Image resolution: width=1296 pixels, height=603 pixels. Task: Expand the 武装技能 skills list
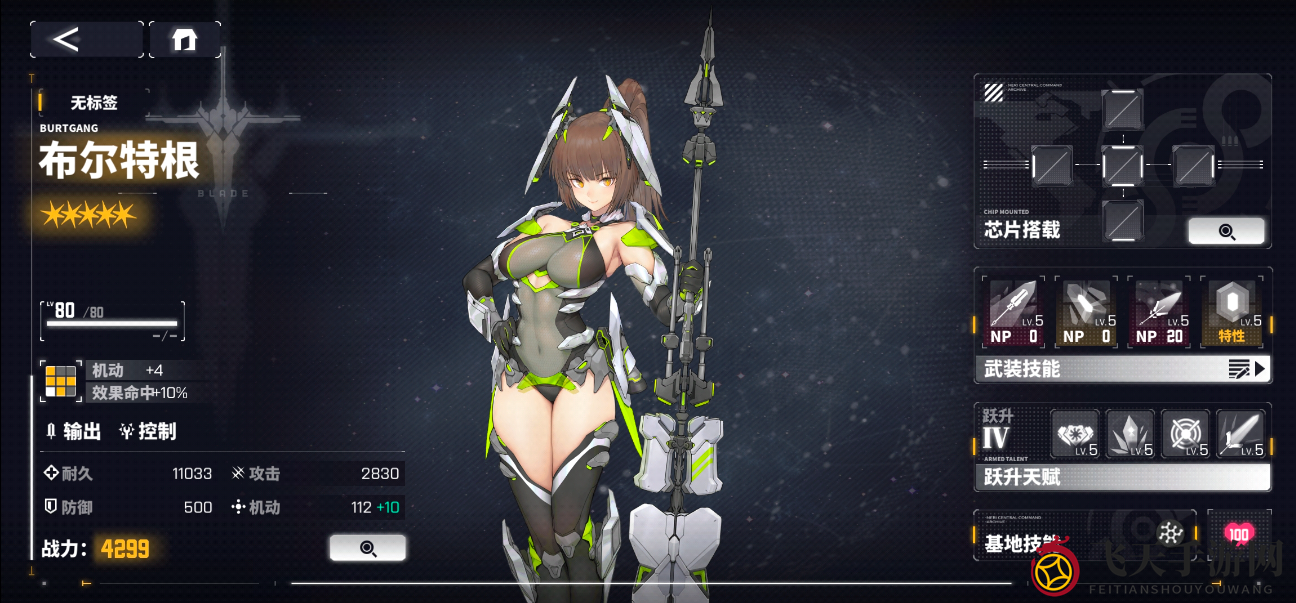[x=1122, y=369]
